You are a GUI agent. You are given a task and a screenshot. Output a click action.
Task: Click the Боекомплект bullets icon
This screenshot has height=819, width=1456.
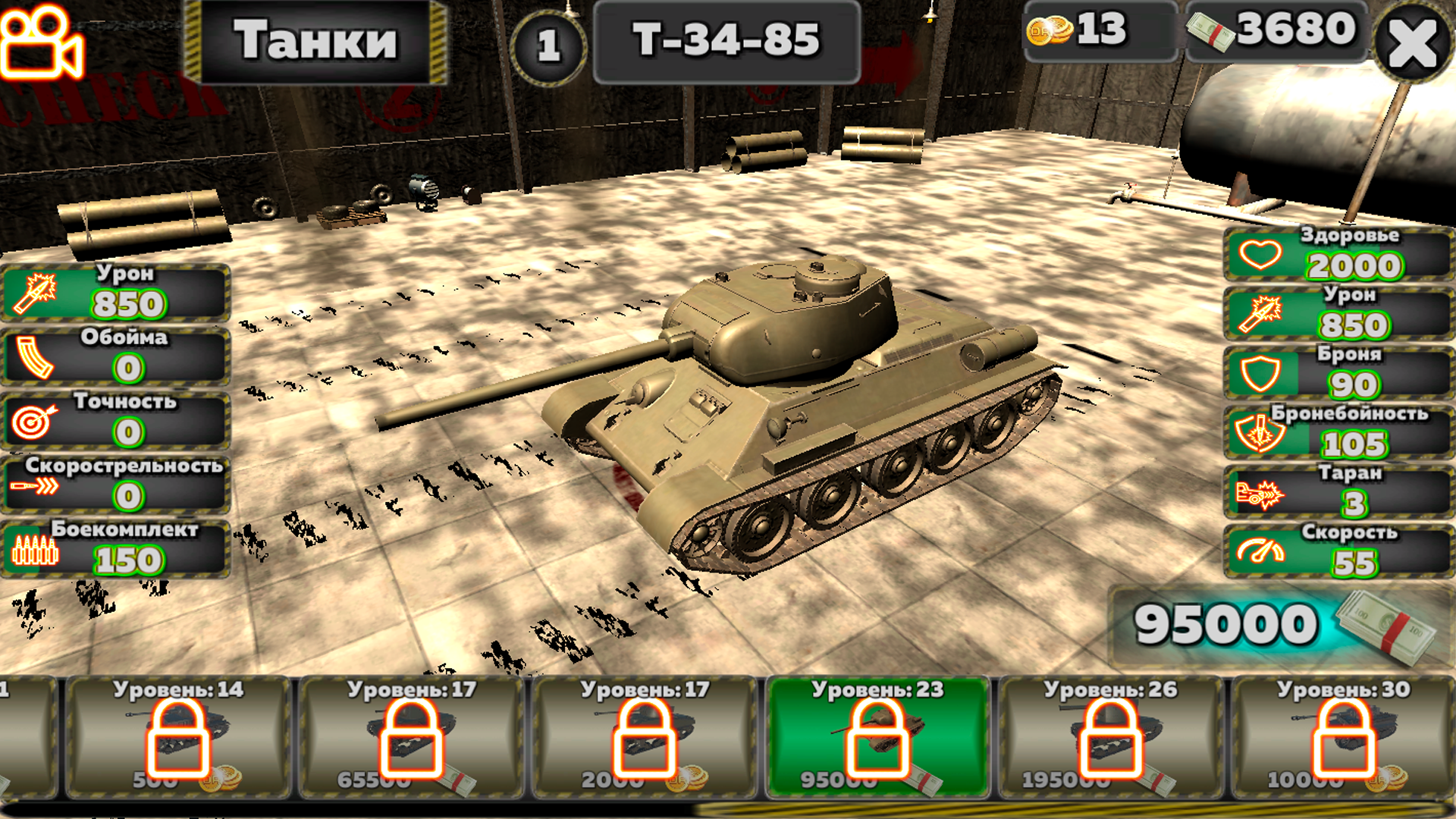pos(34,551)
